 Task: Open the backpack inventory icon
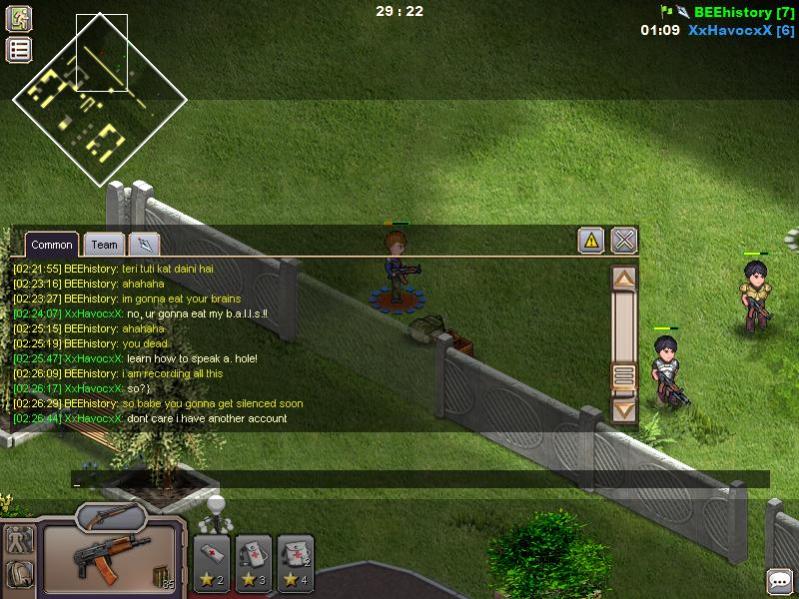[20, 574]
